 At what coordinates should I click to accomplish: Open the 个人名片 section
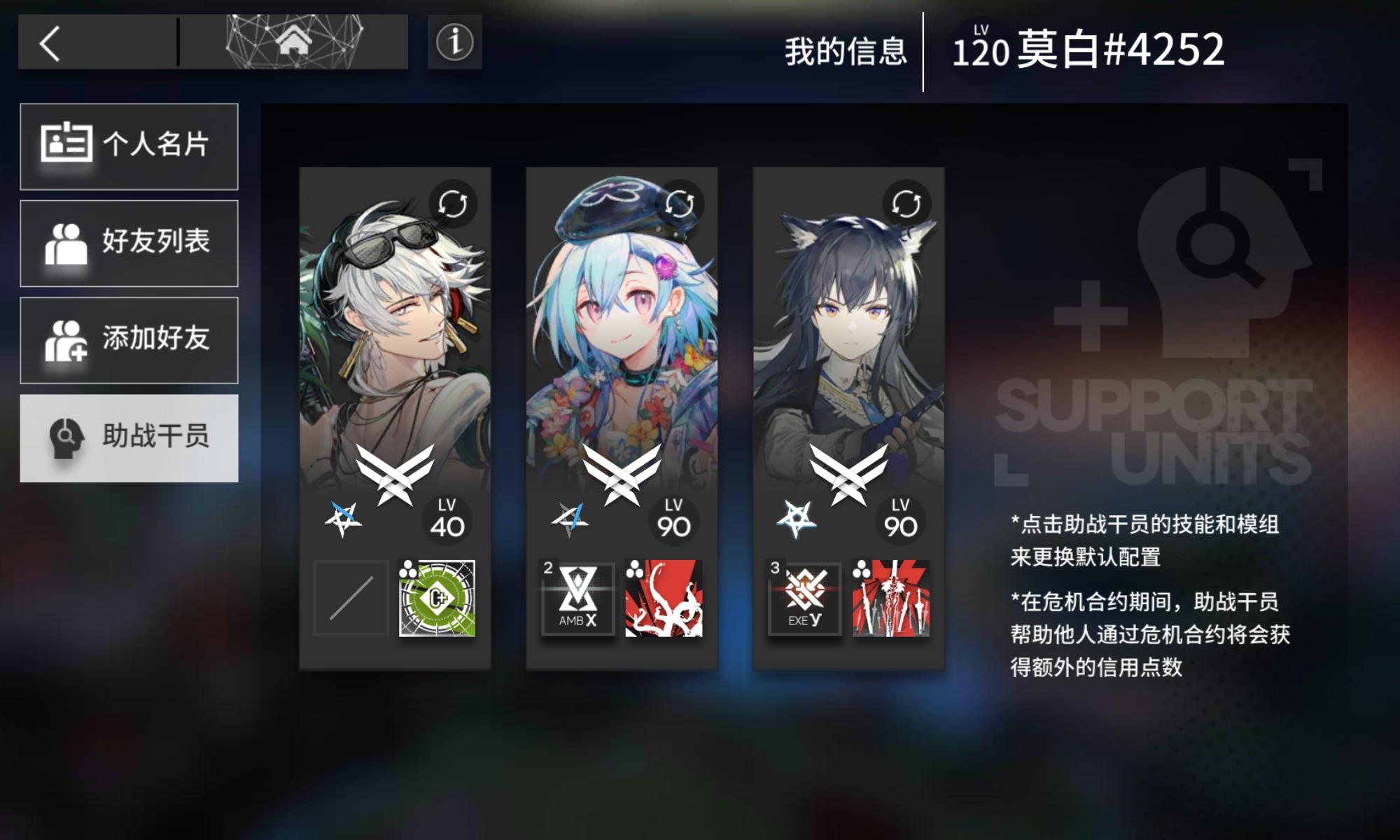[129, 146]
